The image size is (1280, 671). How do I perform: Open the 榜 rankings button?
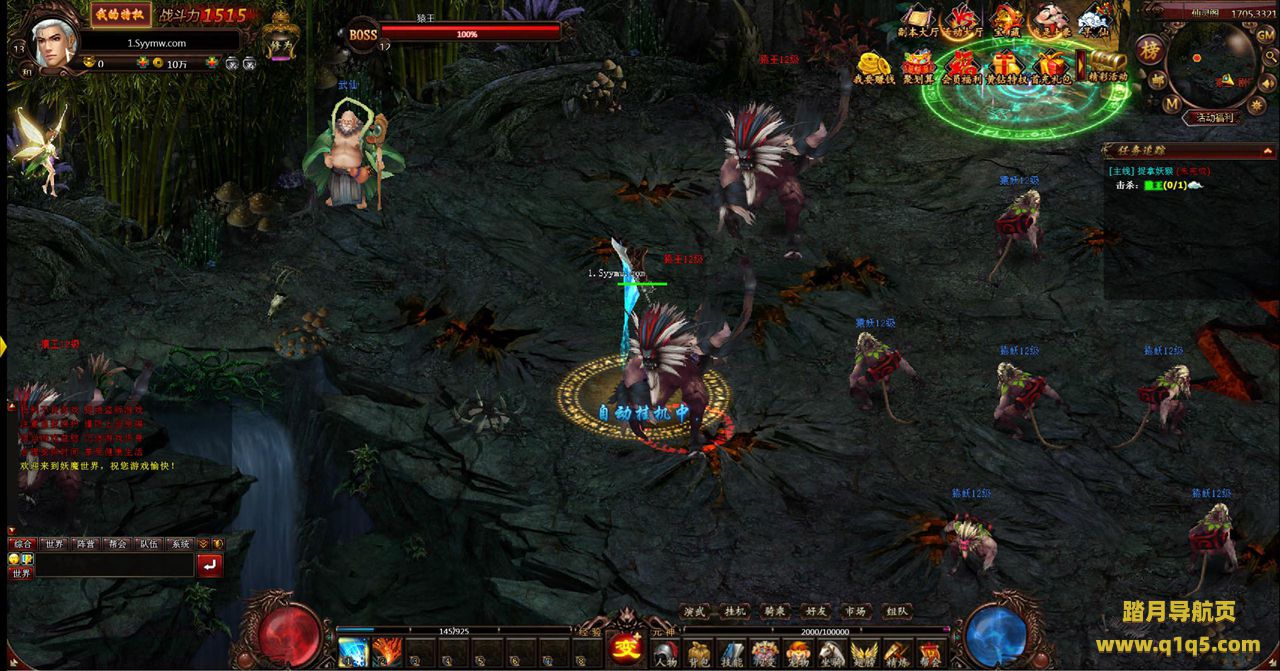[x=1151, y=49]
